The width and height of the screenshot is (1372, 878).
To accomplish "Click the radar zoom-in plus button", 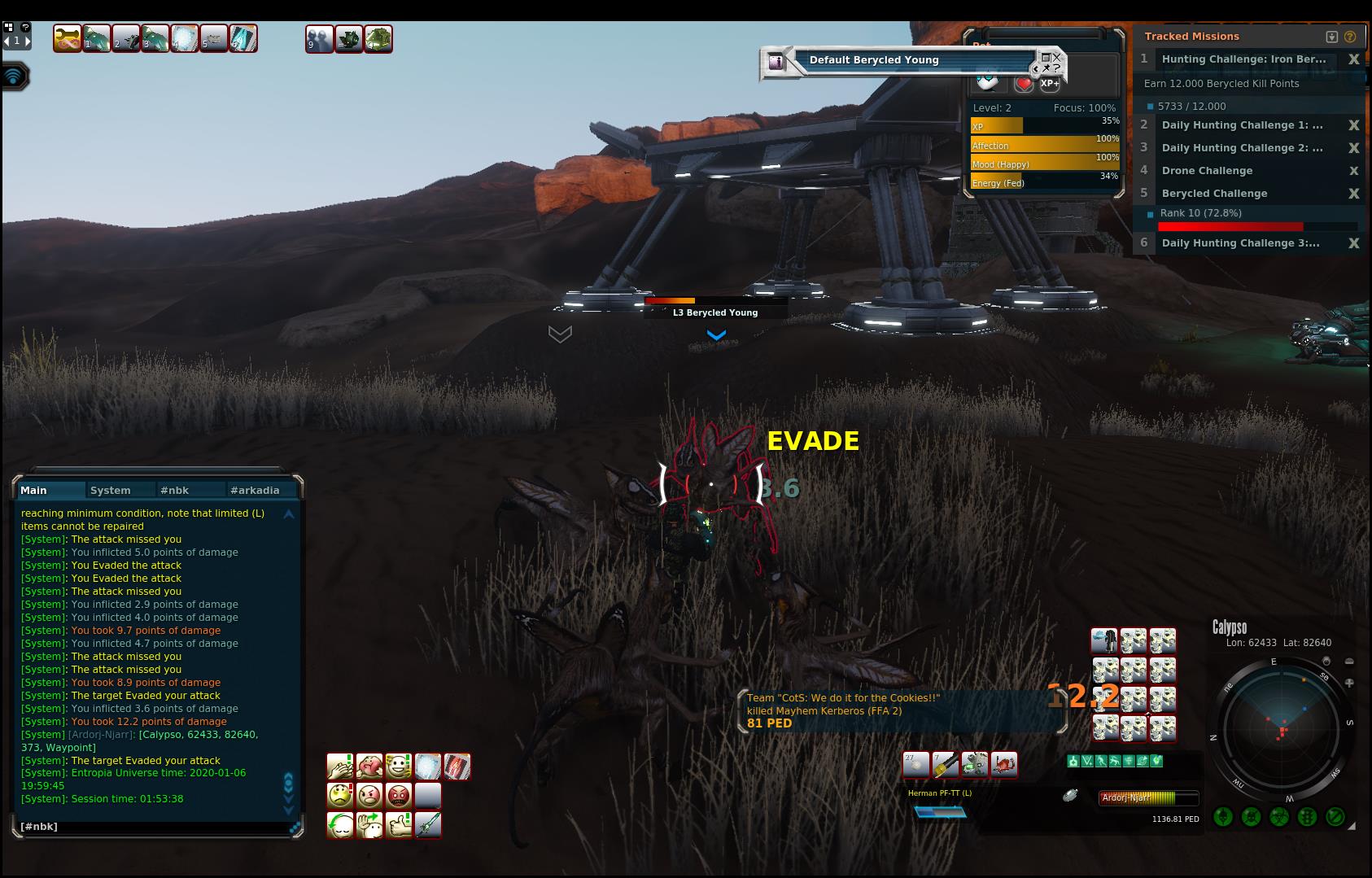I will point(1349,683).
